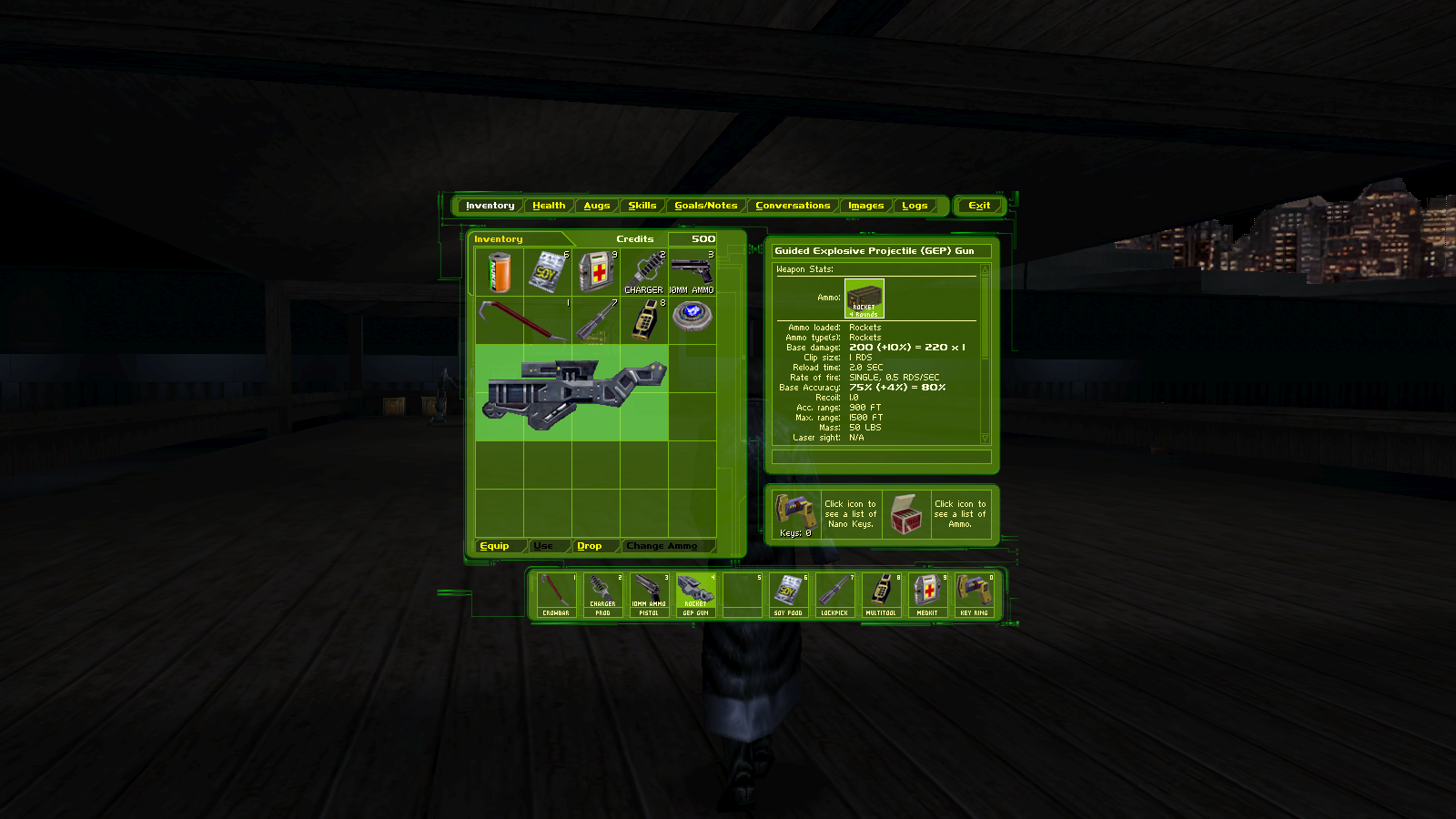Open the Images tab
The height and width of the screenshot is (819, 1456).
point(866,206)
